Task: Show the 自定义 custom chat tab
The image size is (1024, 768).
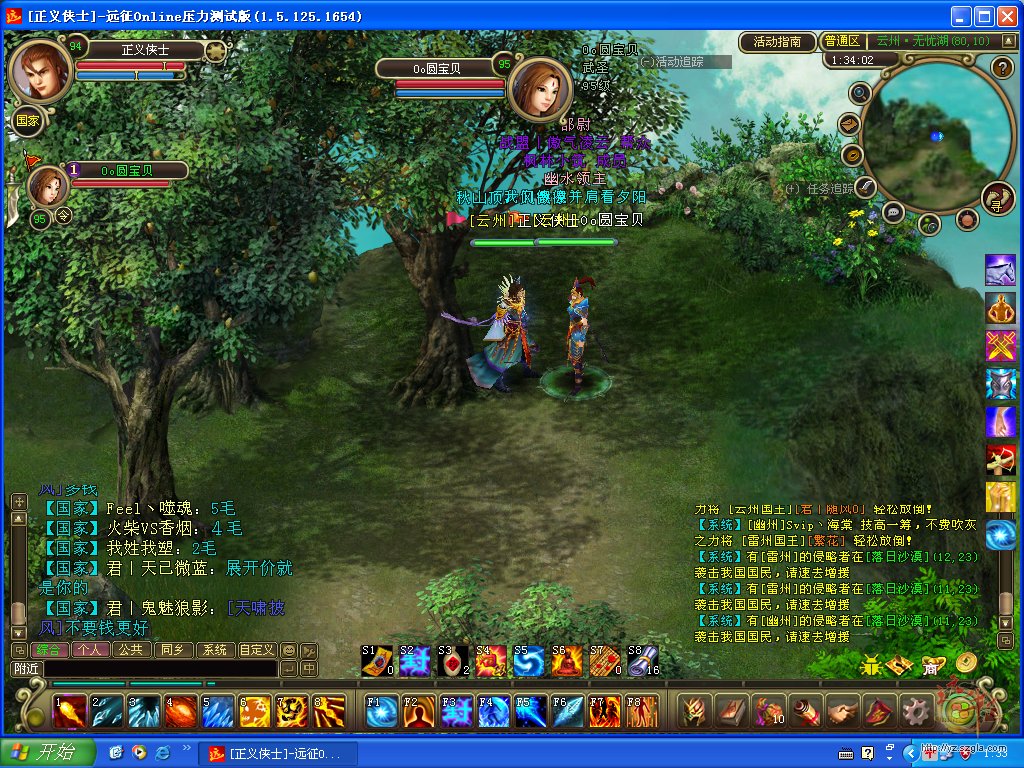Action: (257, 650)
